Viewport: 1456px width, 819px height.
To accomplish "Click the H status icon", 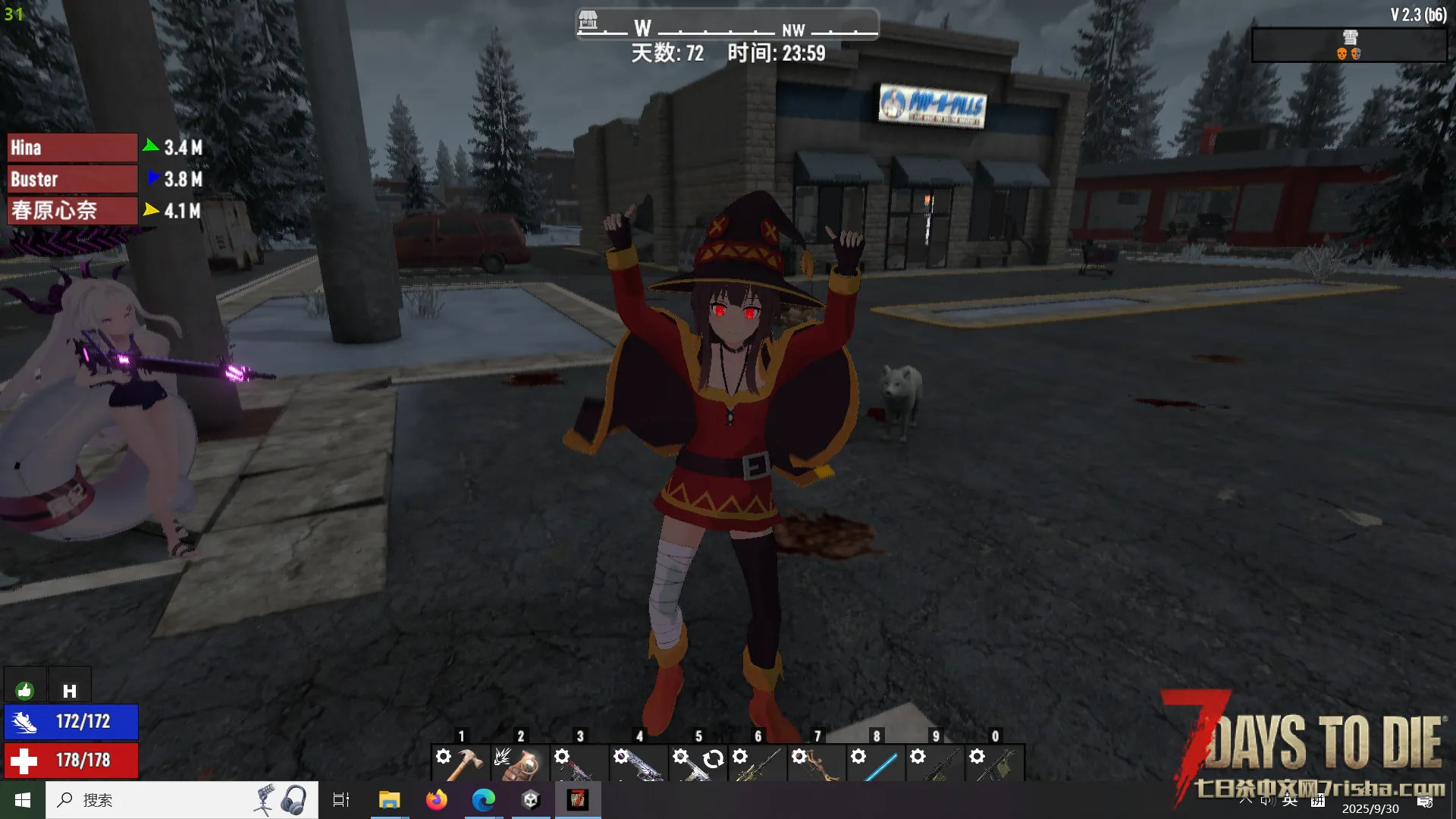I will click(70, 690).
